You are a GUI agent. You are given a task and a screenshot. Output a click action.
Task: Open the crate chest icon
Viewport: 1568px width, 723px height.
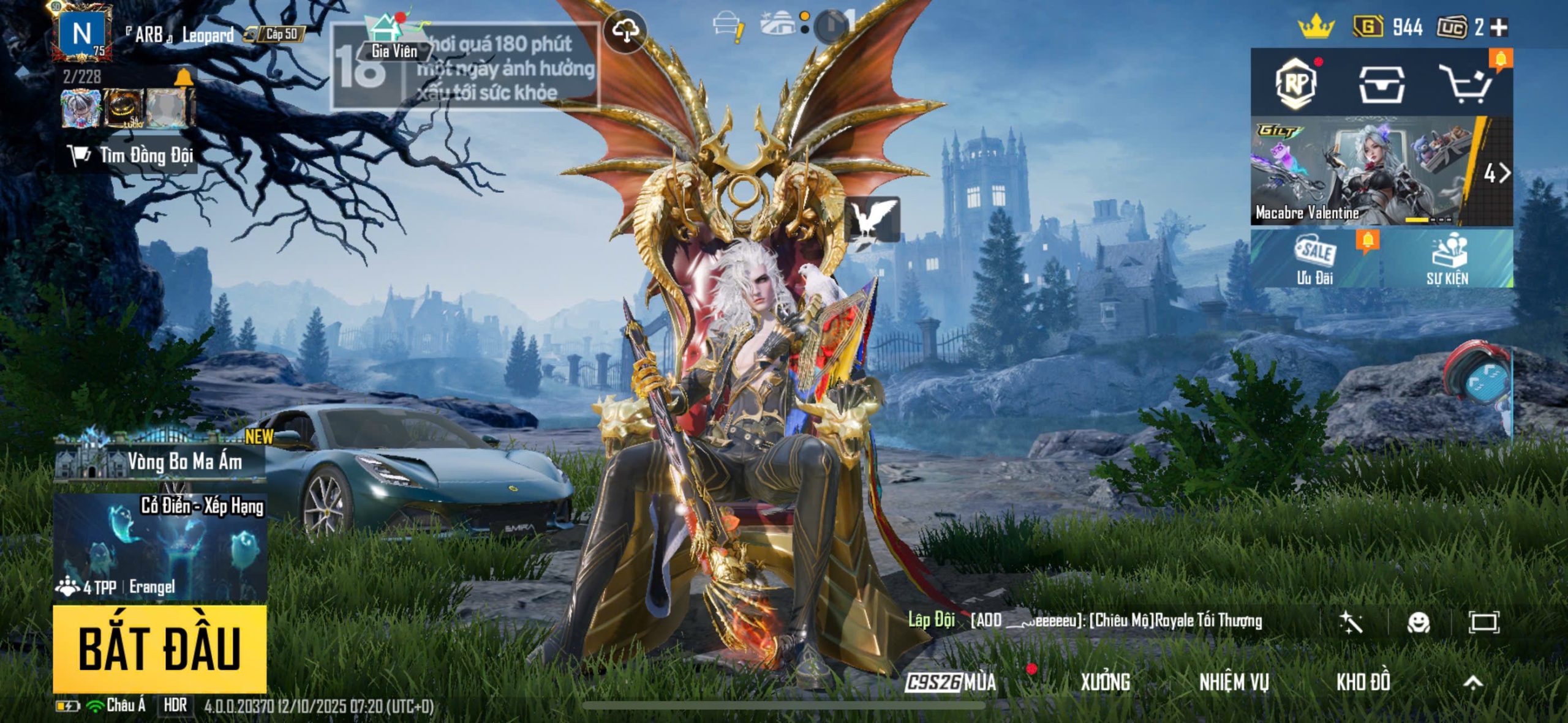1381,84
